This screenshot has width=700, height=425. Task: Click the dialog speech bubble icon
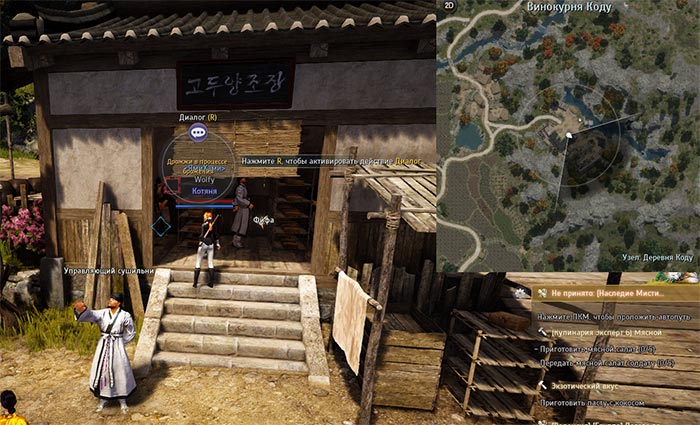coord(198,132)
